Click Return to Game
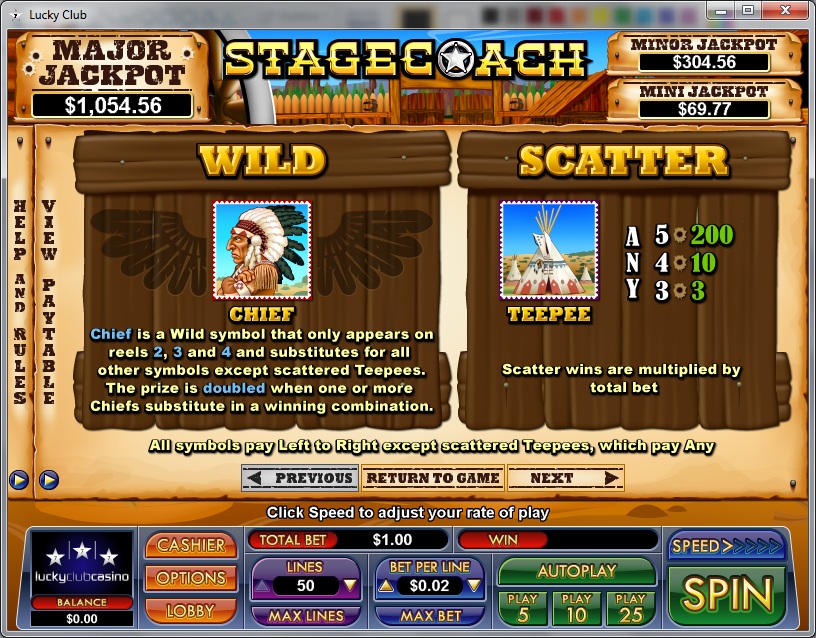The width and height of the screenshot is (816, 638). pos(432,478)
